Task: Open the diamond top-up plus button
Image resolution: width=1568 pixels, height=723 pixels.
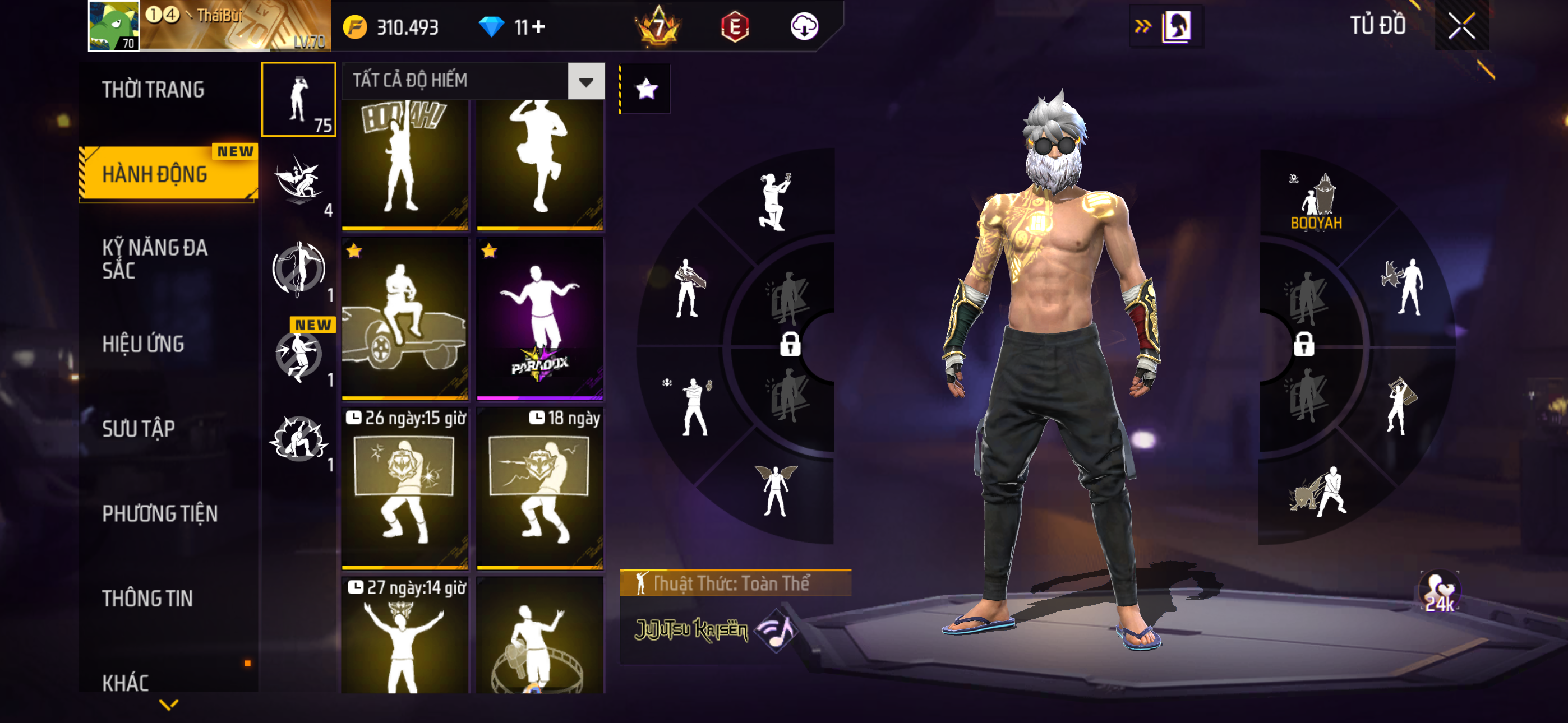Action: click(x=539, y=27)
